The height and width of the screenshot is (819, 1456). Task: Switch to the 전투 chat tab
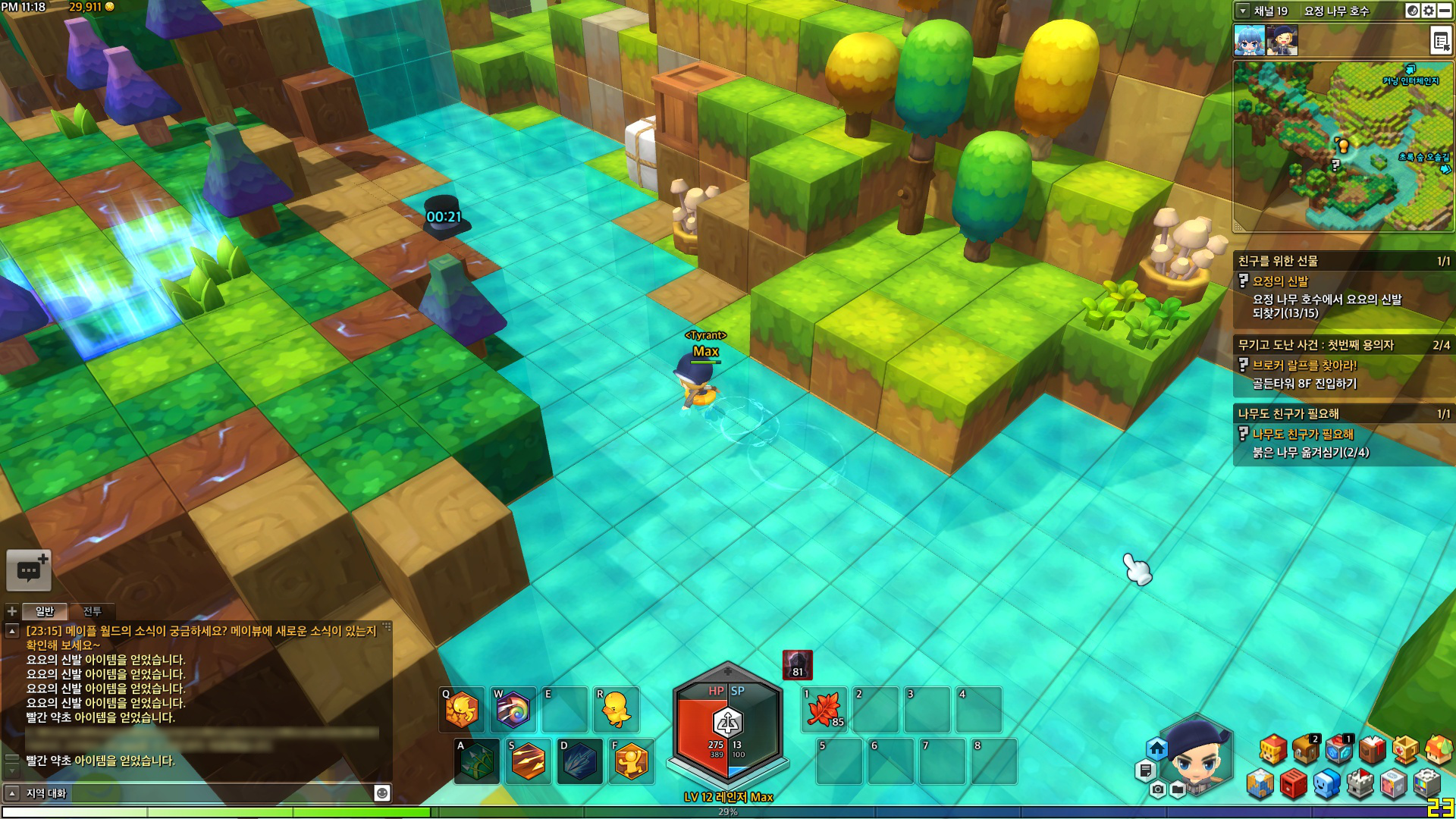coord(92,611)
